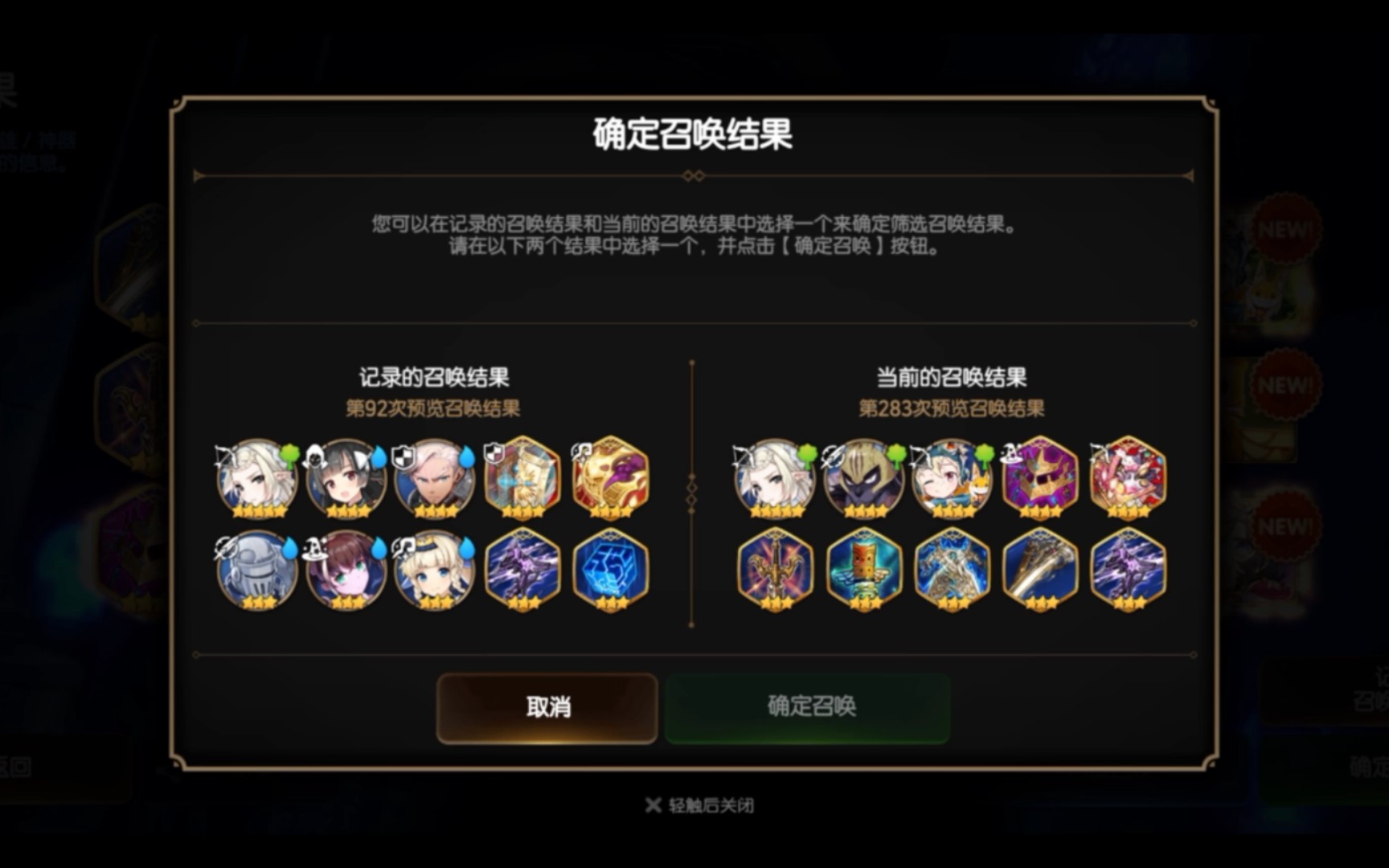Click the 第283次预览召唤结果 result label
The height and width of the screenshot is (868, 1389).
pyautogui.click(x=953, y=407)
